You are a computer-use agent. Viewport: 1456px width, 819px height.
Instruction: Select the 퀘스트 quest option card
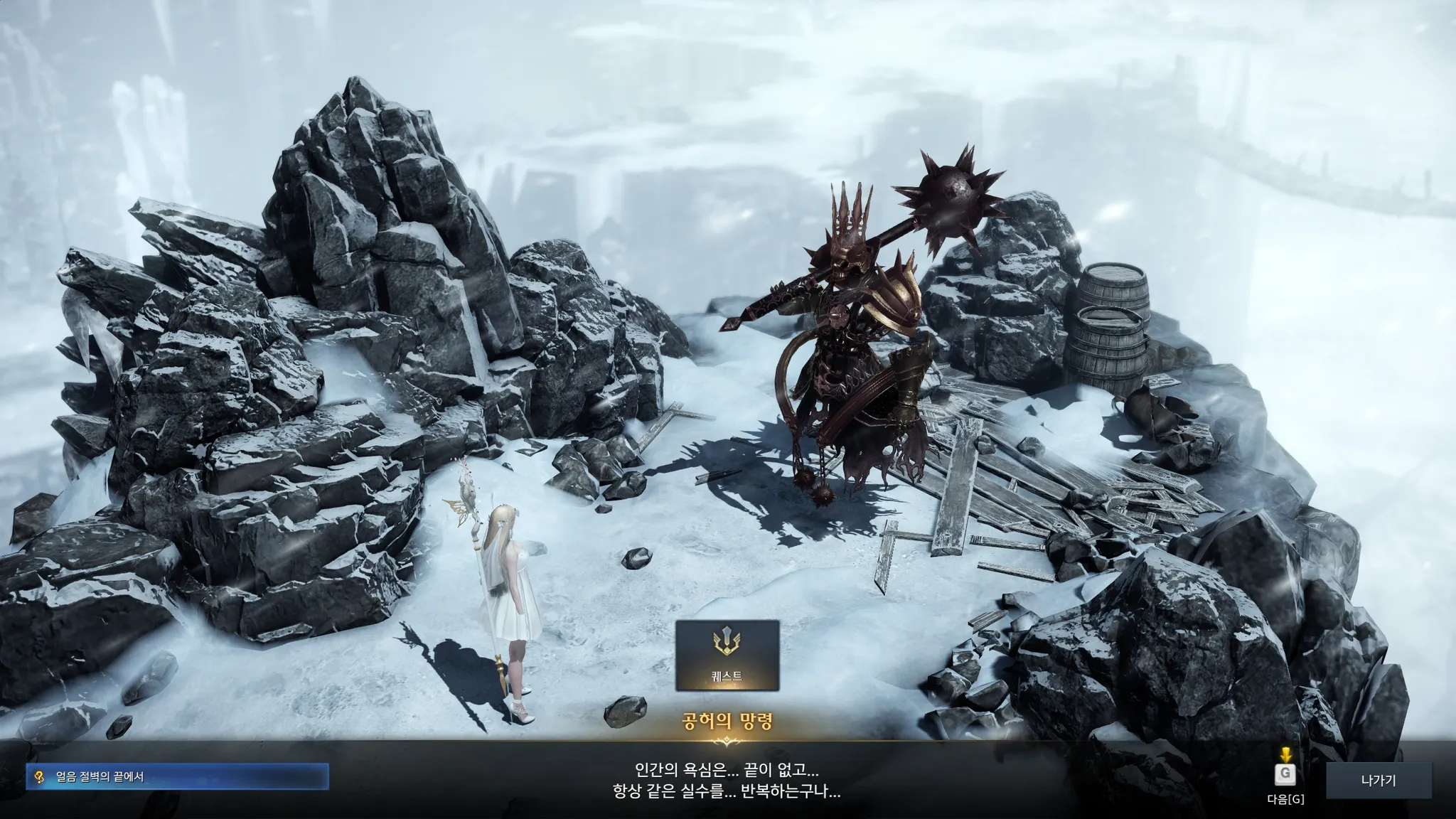coord(727,655)
